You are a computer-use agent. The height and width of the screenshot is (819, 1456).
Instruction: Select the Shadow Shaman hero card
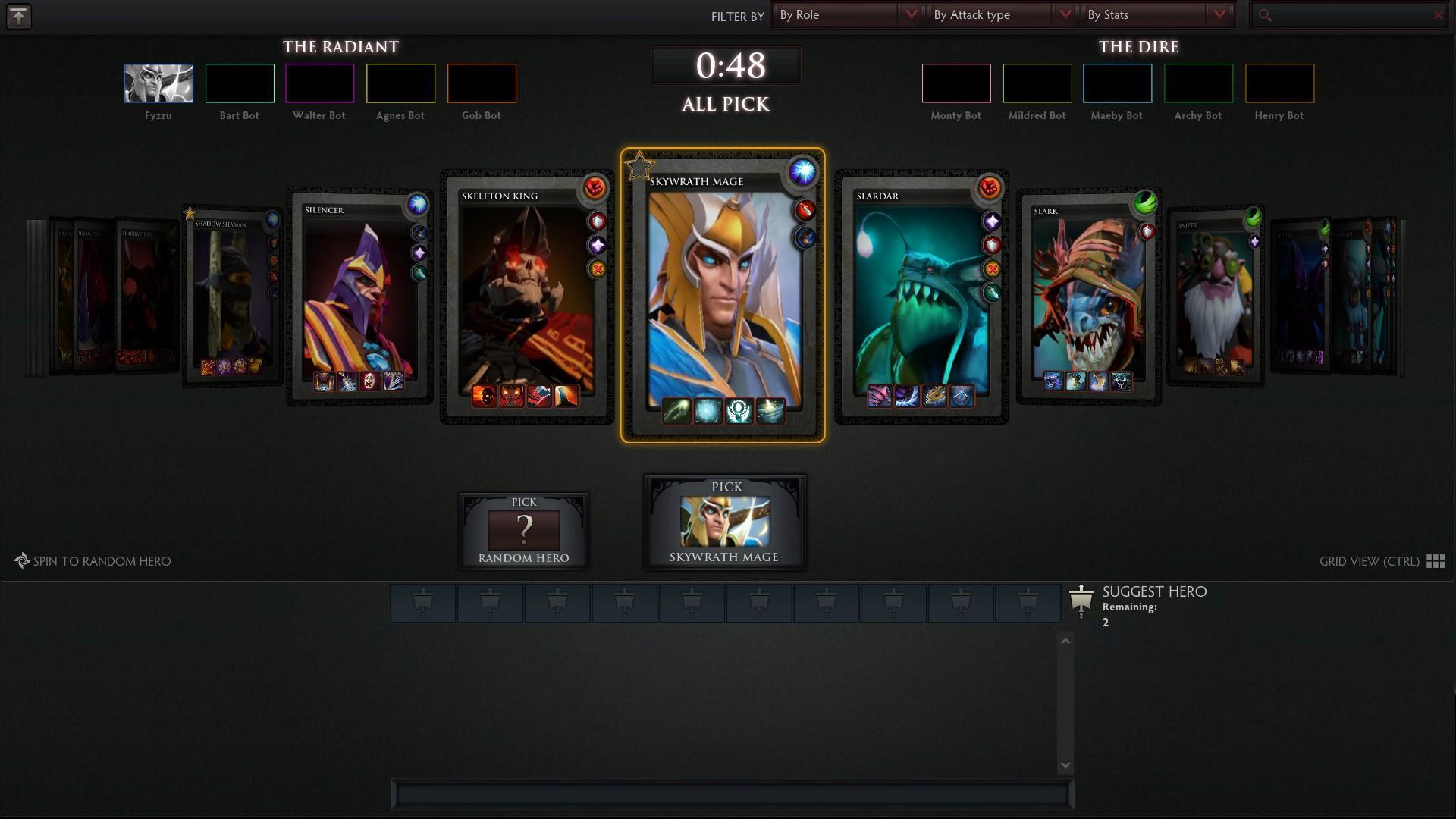[231, 297]
